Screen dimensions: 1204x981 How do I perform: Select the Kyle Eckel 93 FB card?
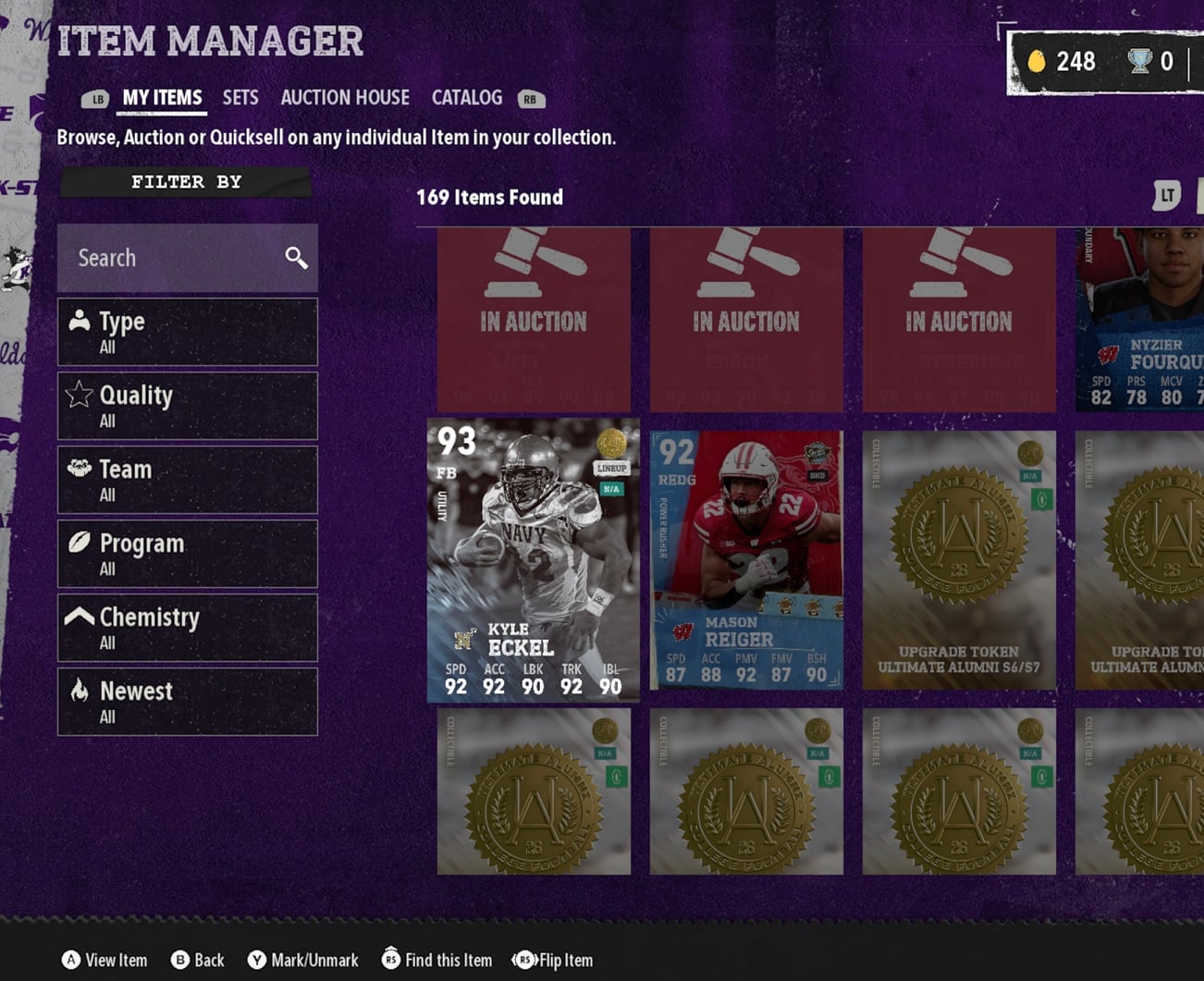[x=534, y=560]
